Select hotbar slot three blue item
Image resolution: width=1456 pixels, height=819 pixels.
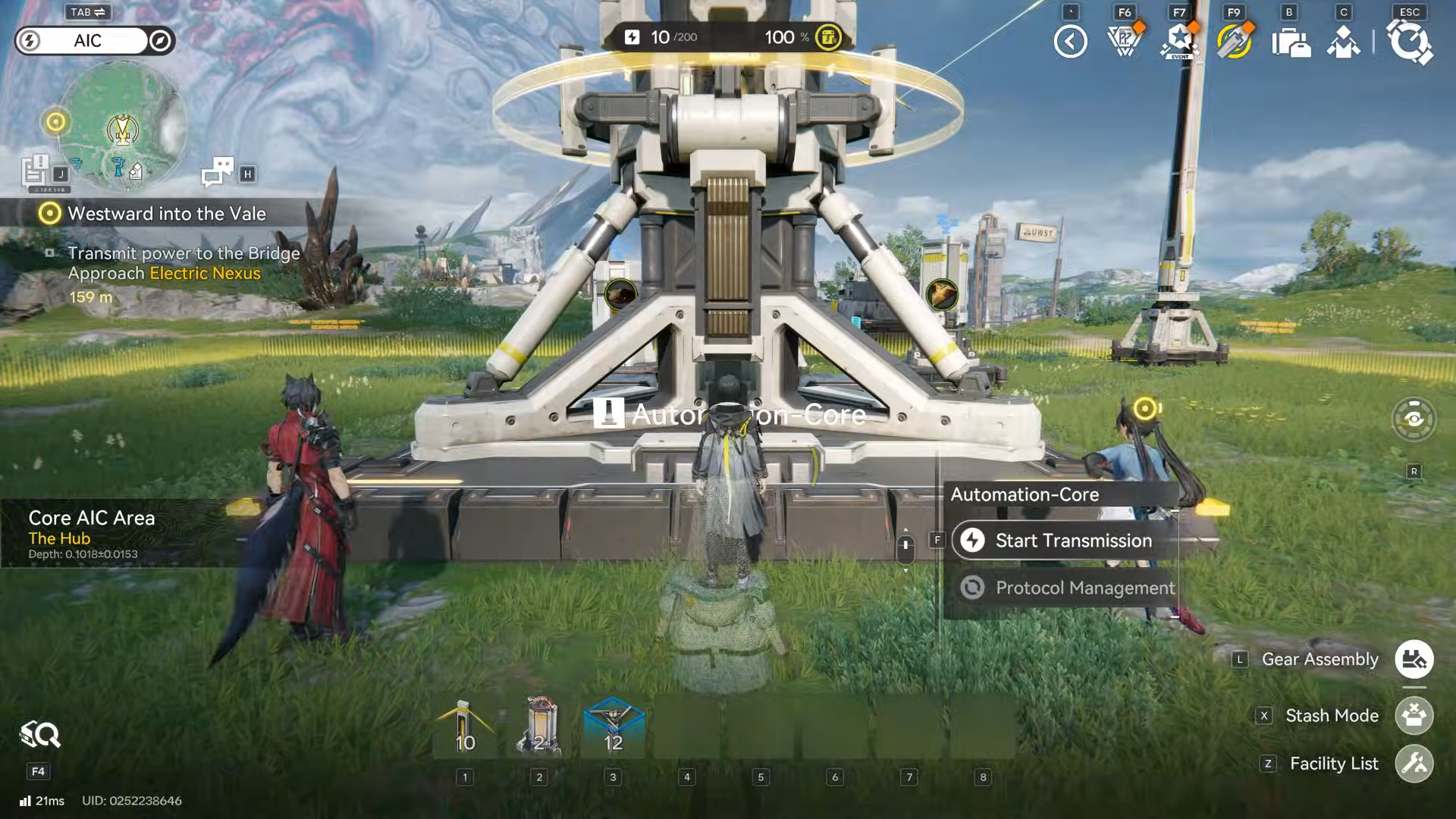(613, 730)
